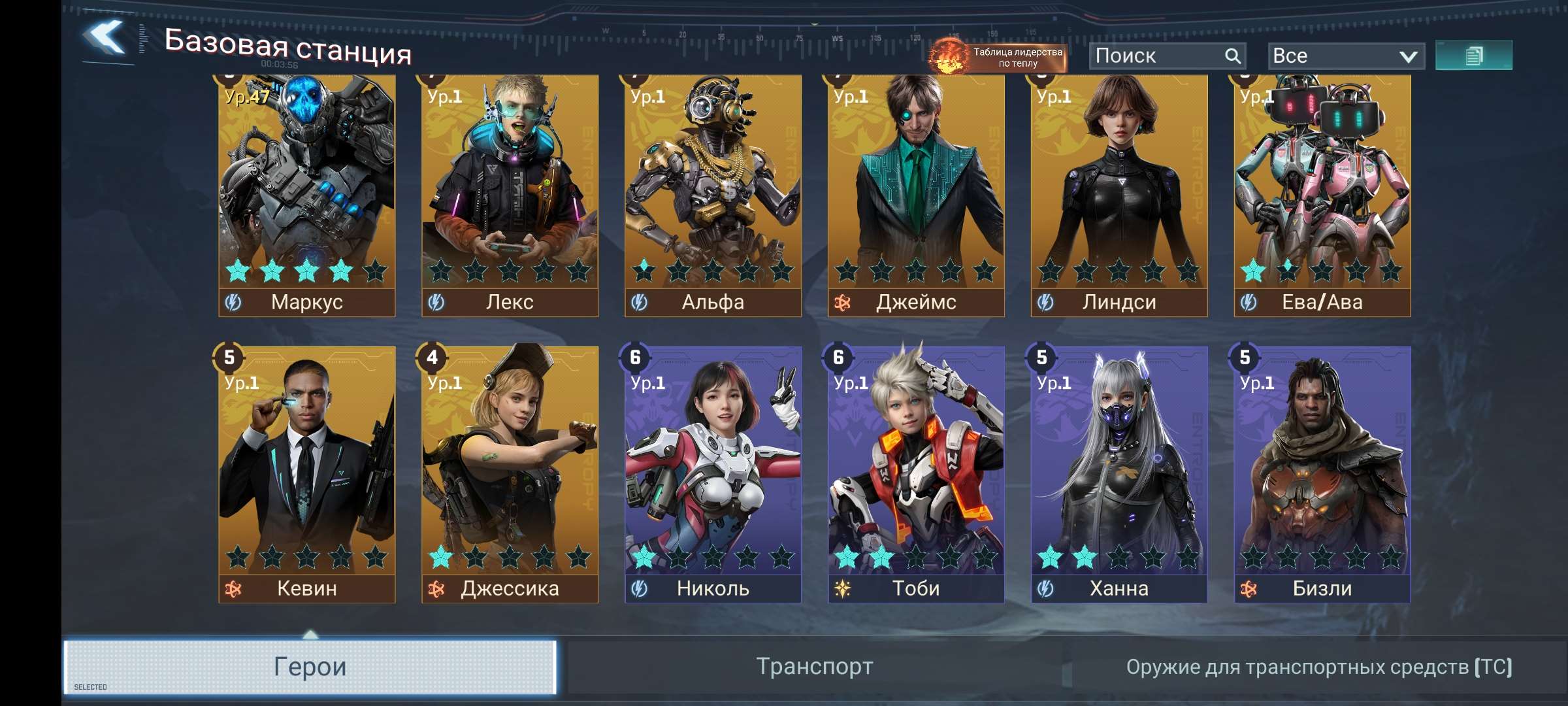Pick the Линдси hero card

[x=1119, y=196]
